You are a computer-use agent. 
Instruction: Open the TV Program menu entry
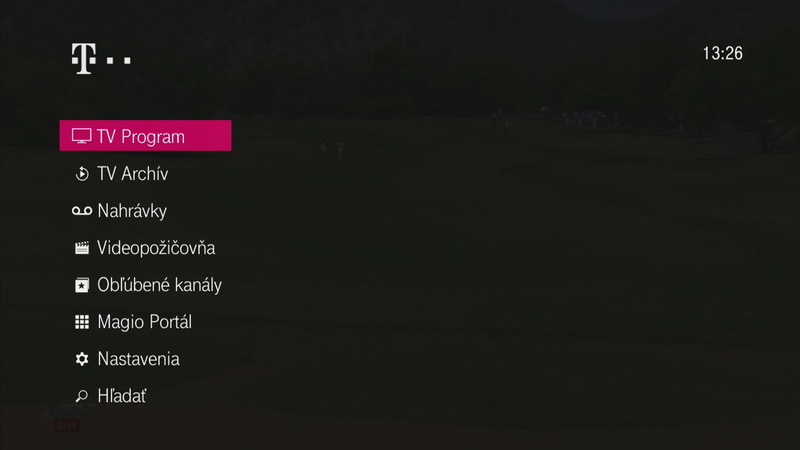tap(145, 136)
